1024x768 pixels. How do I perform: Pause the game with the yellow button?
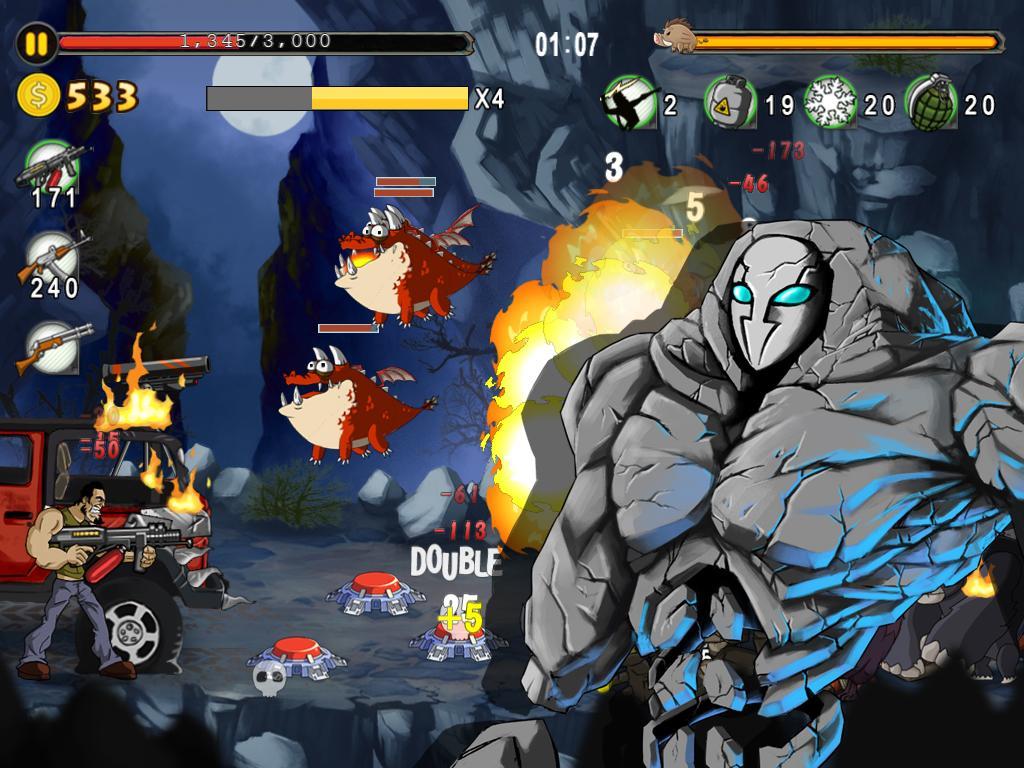coord(35,44)
